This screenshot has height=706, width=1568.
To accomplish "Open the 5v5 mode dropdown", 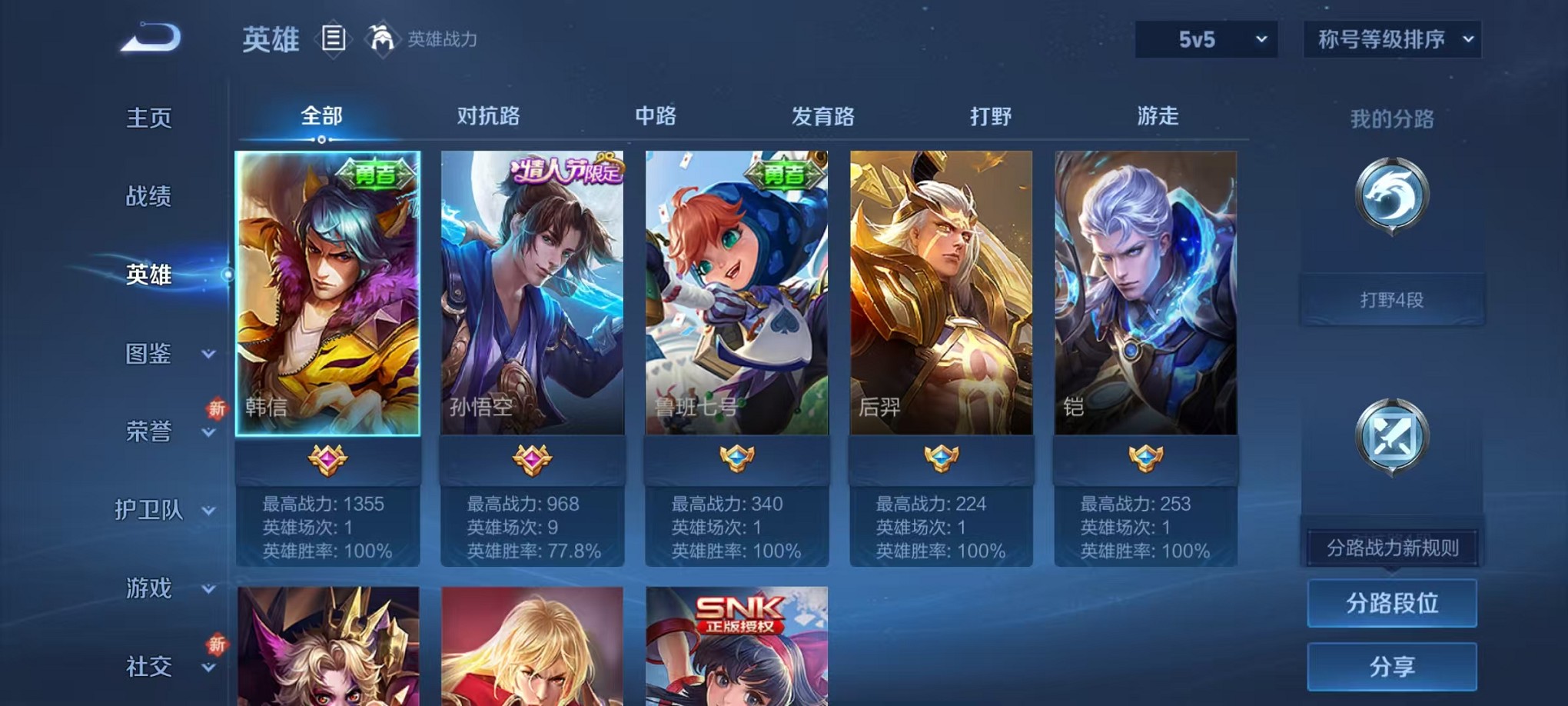I will [1205, 38].
